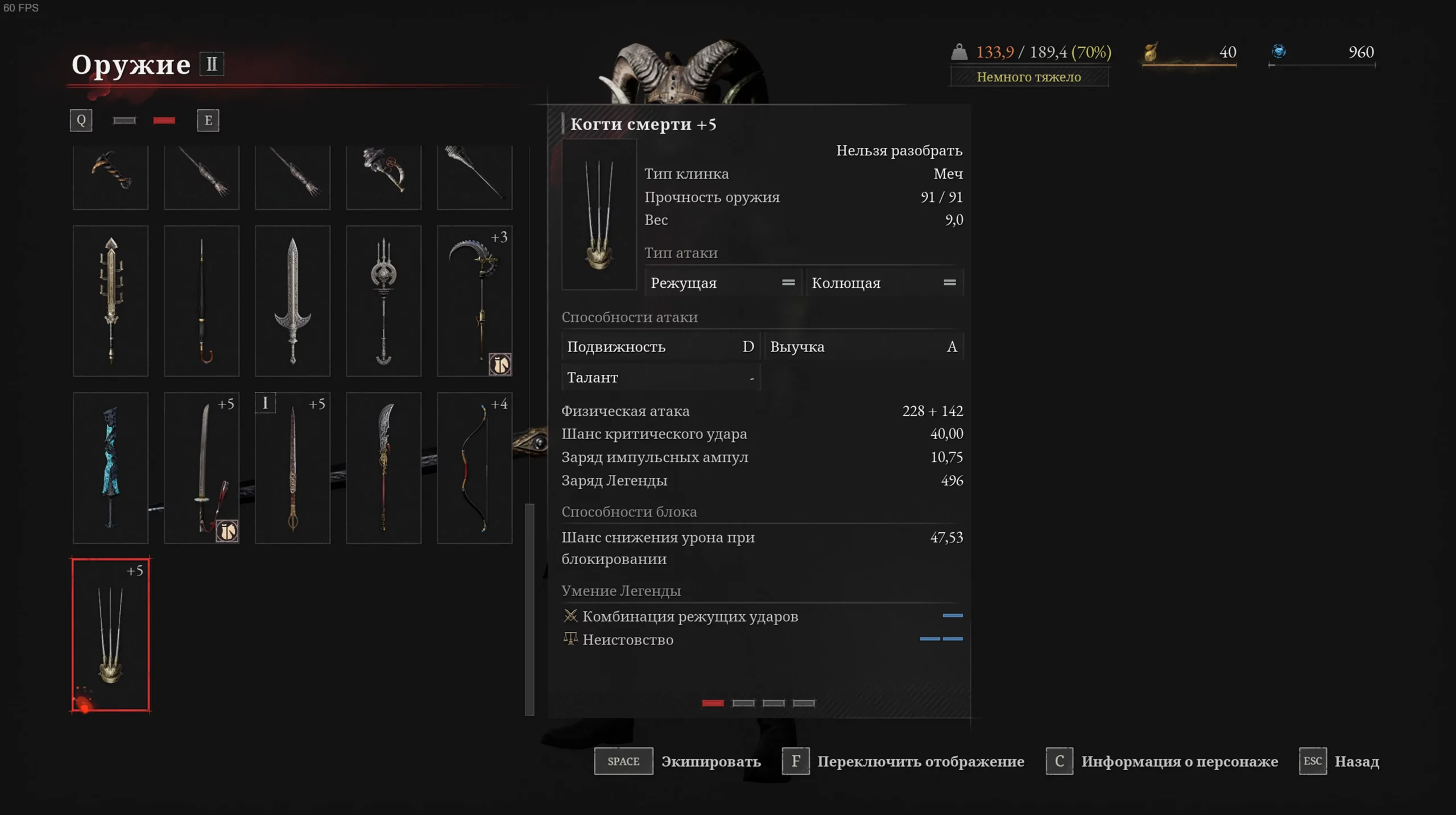Switch to the gray weapon page tab

click(x=125, y=121)
